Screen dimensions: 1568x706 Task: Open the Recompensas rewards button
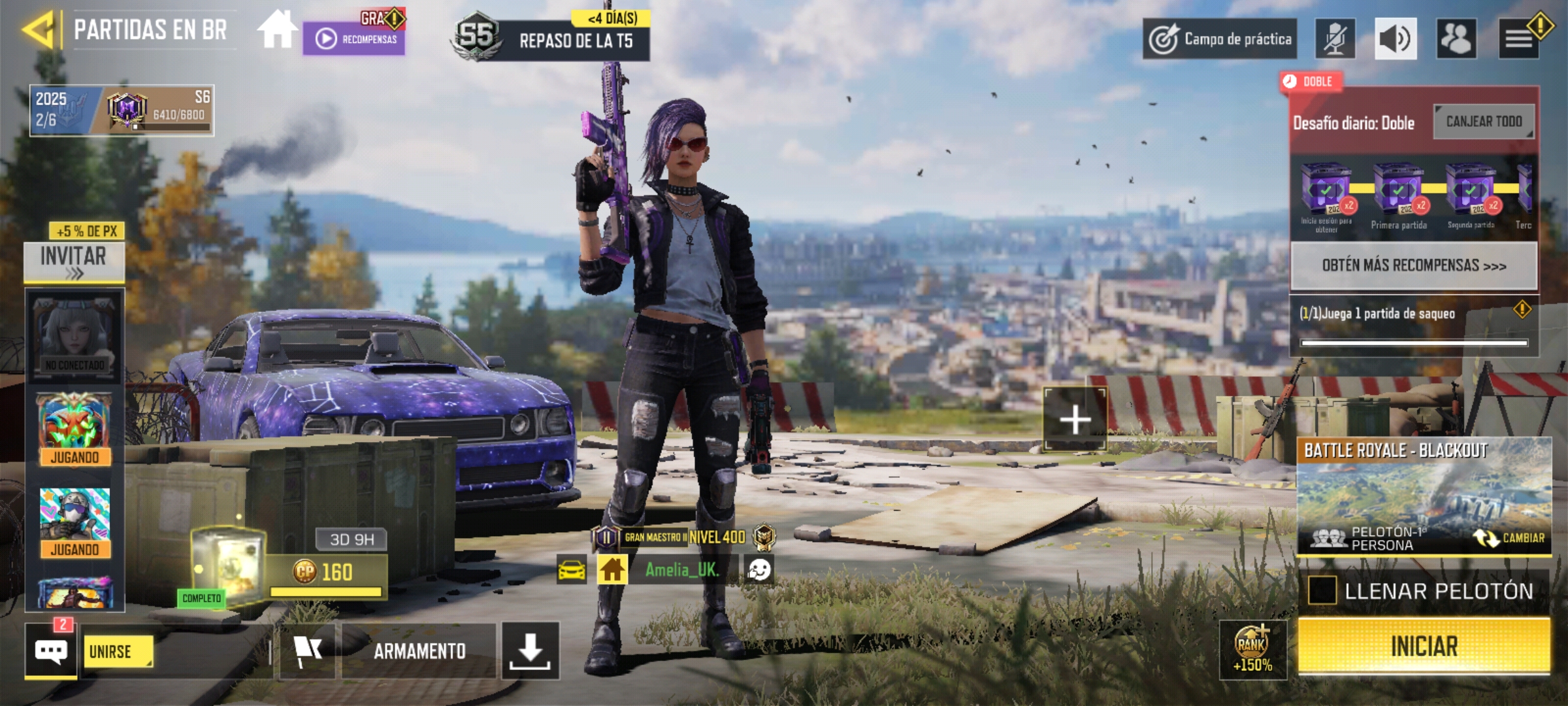(x=354, y=39)
